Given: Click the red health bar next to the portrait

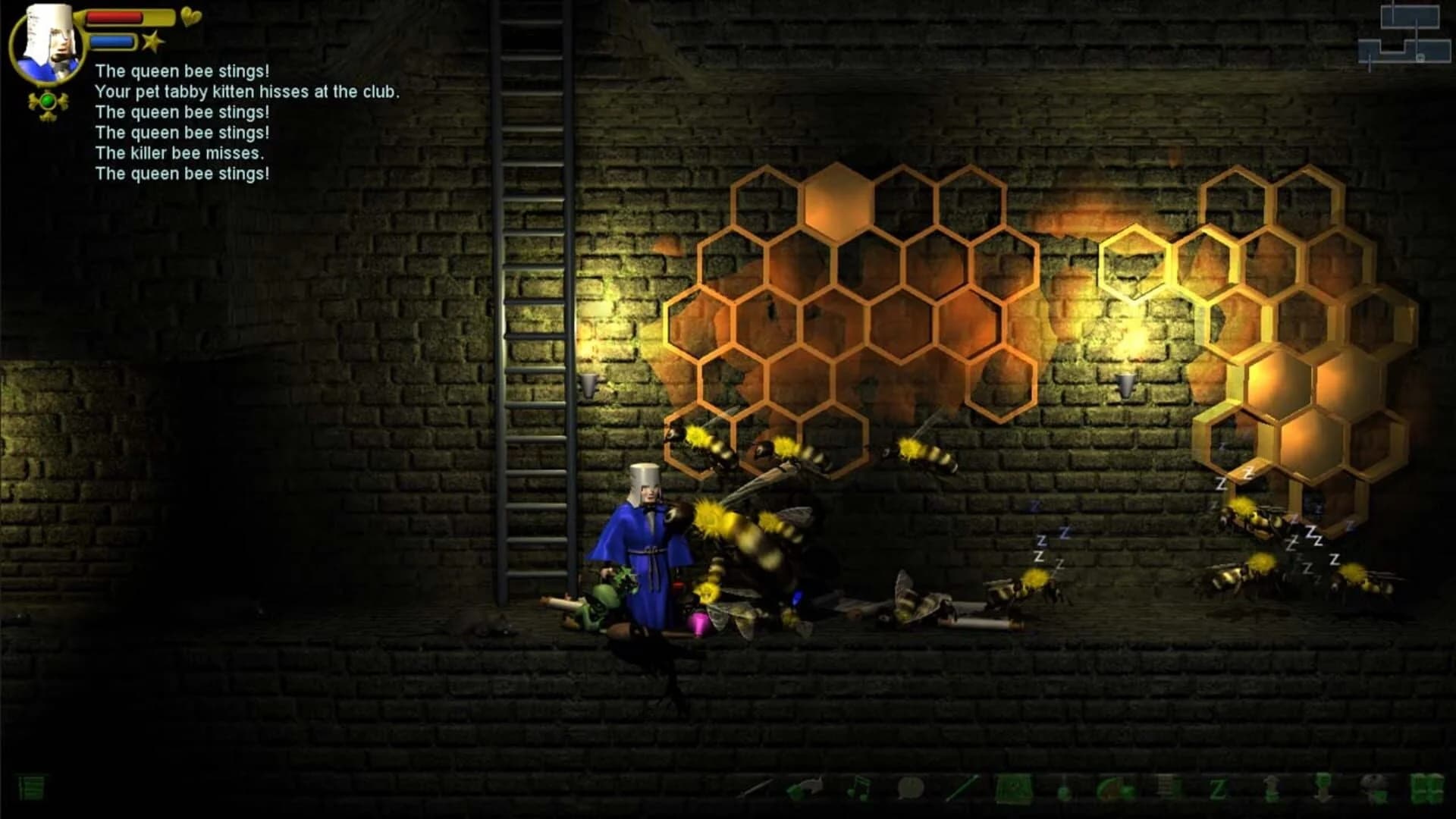Looking at the screenshot, I should (x=114, y=17).
